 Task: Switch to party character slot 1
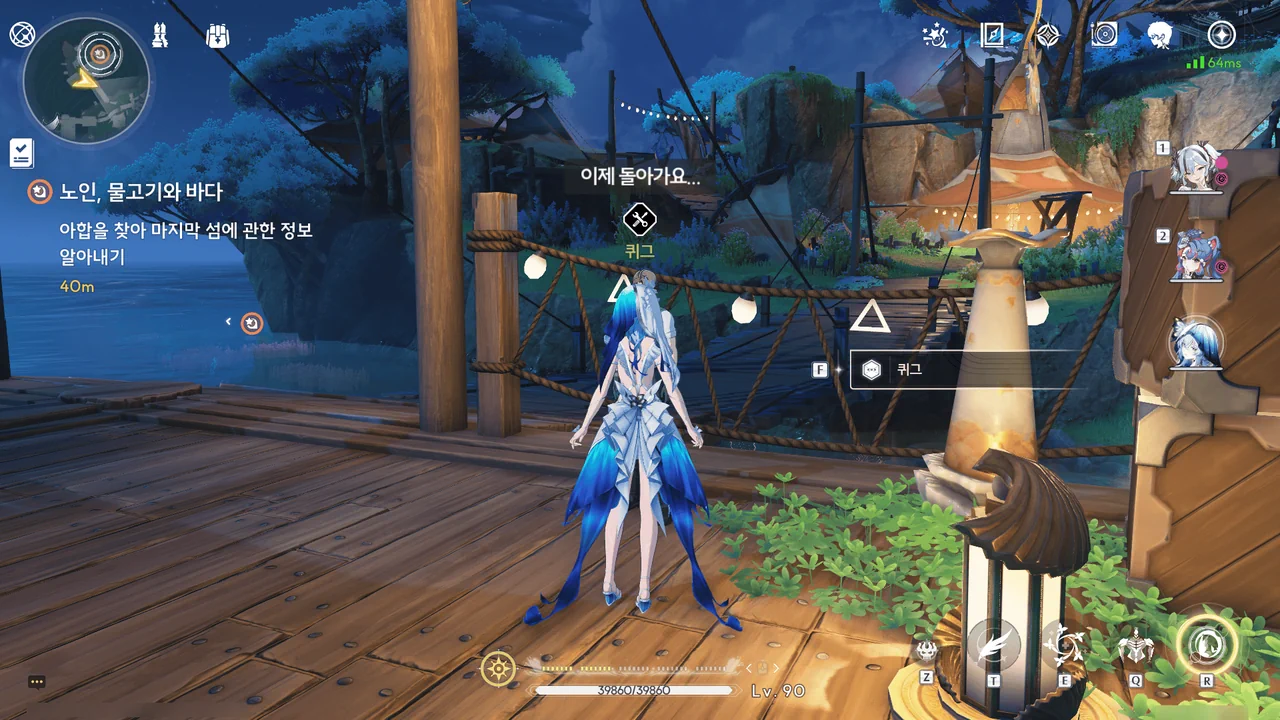1197,167
